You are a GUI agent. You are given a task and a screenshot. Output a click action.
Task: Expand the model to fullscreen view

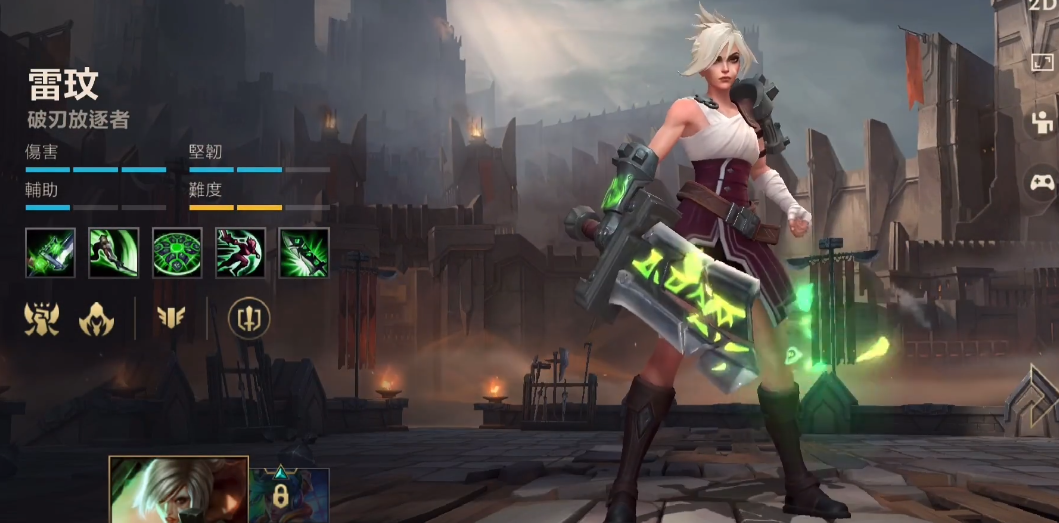[1043, 62]
